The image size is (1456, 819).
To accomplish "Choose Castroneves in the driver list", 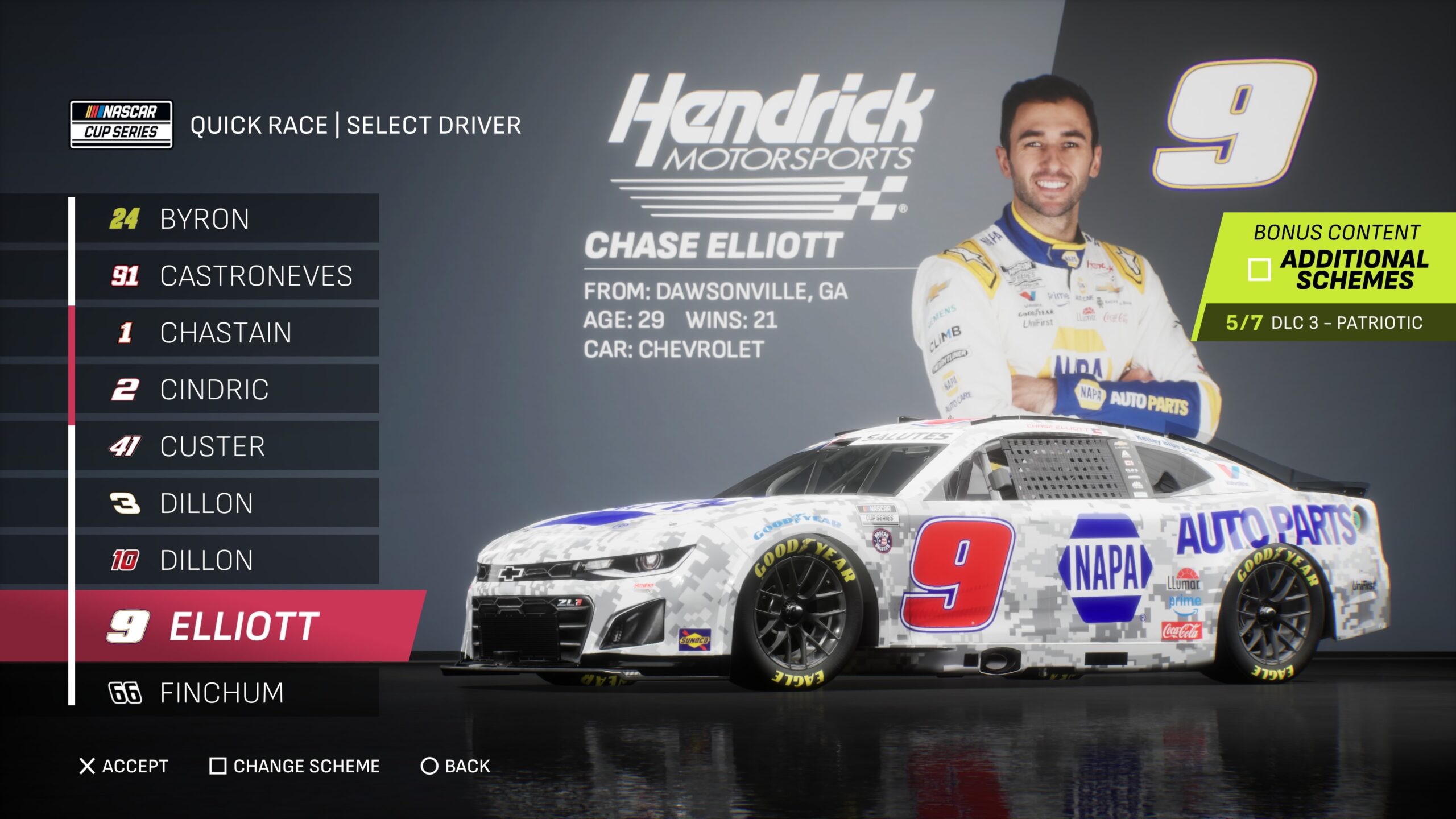I will pyautogui.click(x=227, y=276).
